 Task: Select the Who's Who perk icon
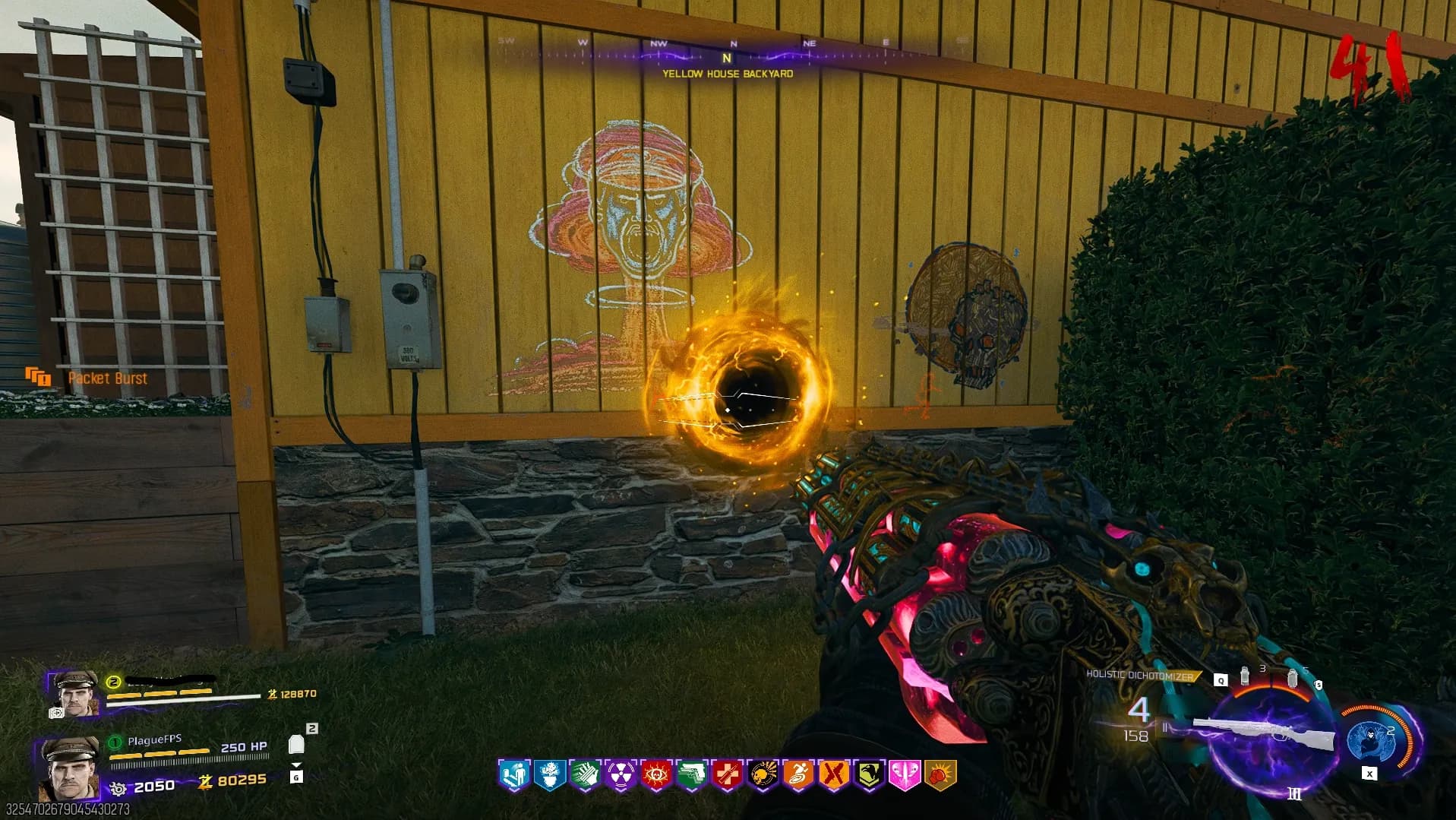(x=513, y=775)
